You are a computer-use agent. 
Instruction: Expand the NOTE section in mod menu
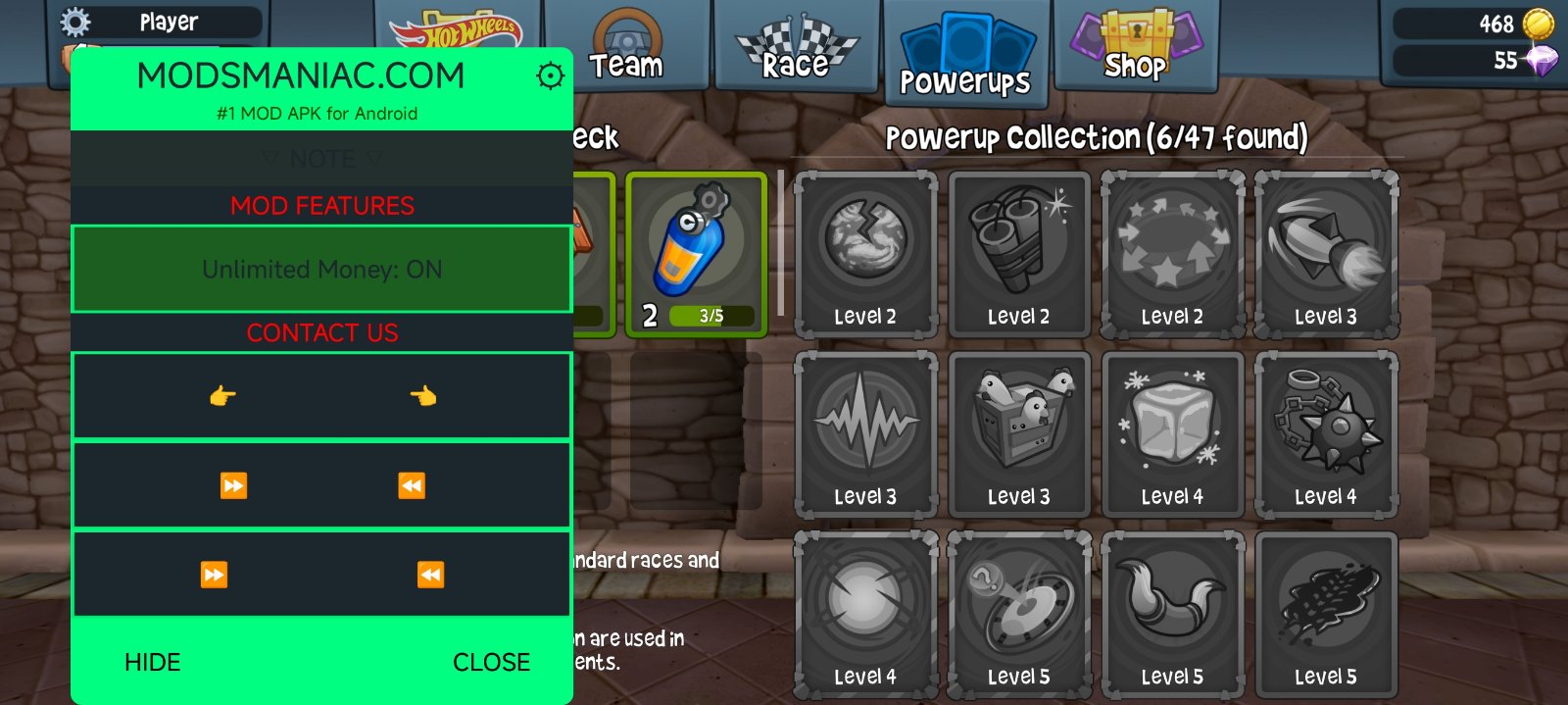tap(321, 159)
